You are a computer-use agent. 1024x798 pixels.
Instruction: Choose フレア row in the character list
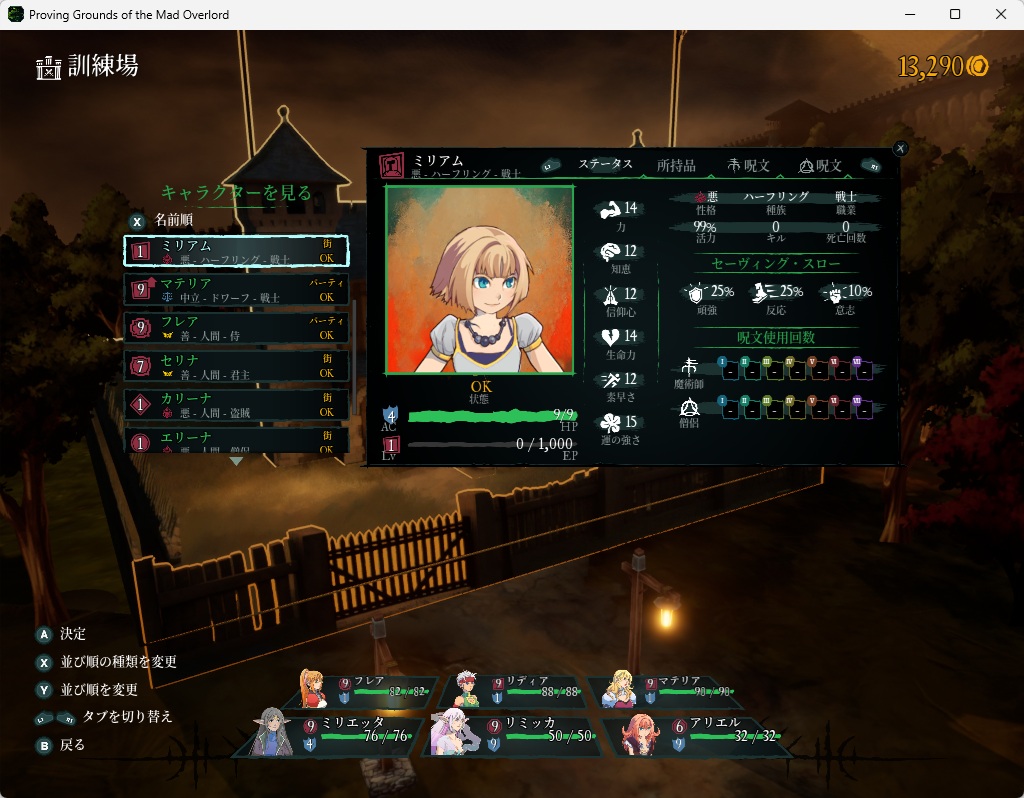(x=236, y=328)
